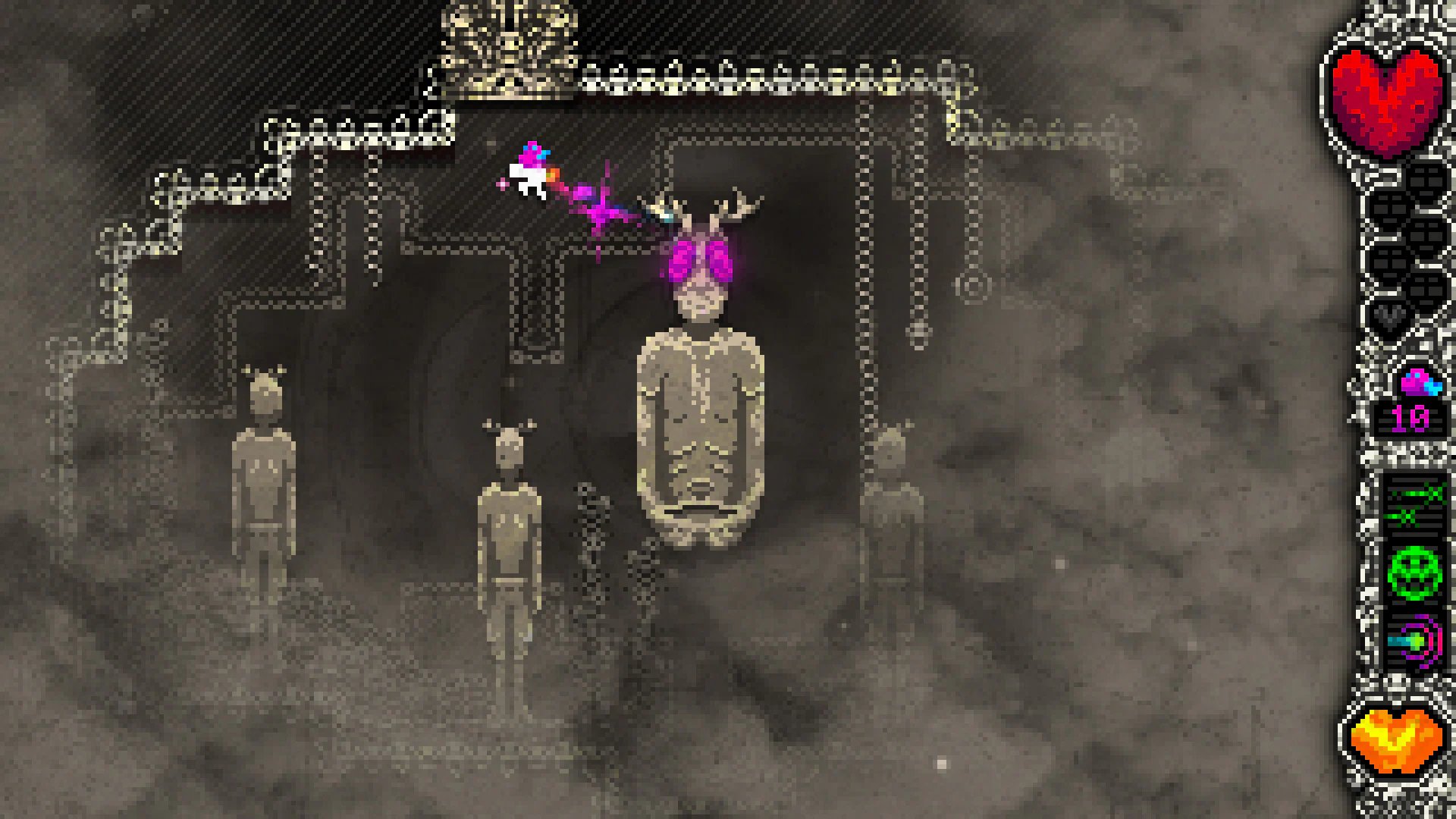The image size is (1456, 819).
Task: Select the magenta spiral eye ability icon
Action: (x=1415, y=641)
